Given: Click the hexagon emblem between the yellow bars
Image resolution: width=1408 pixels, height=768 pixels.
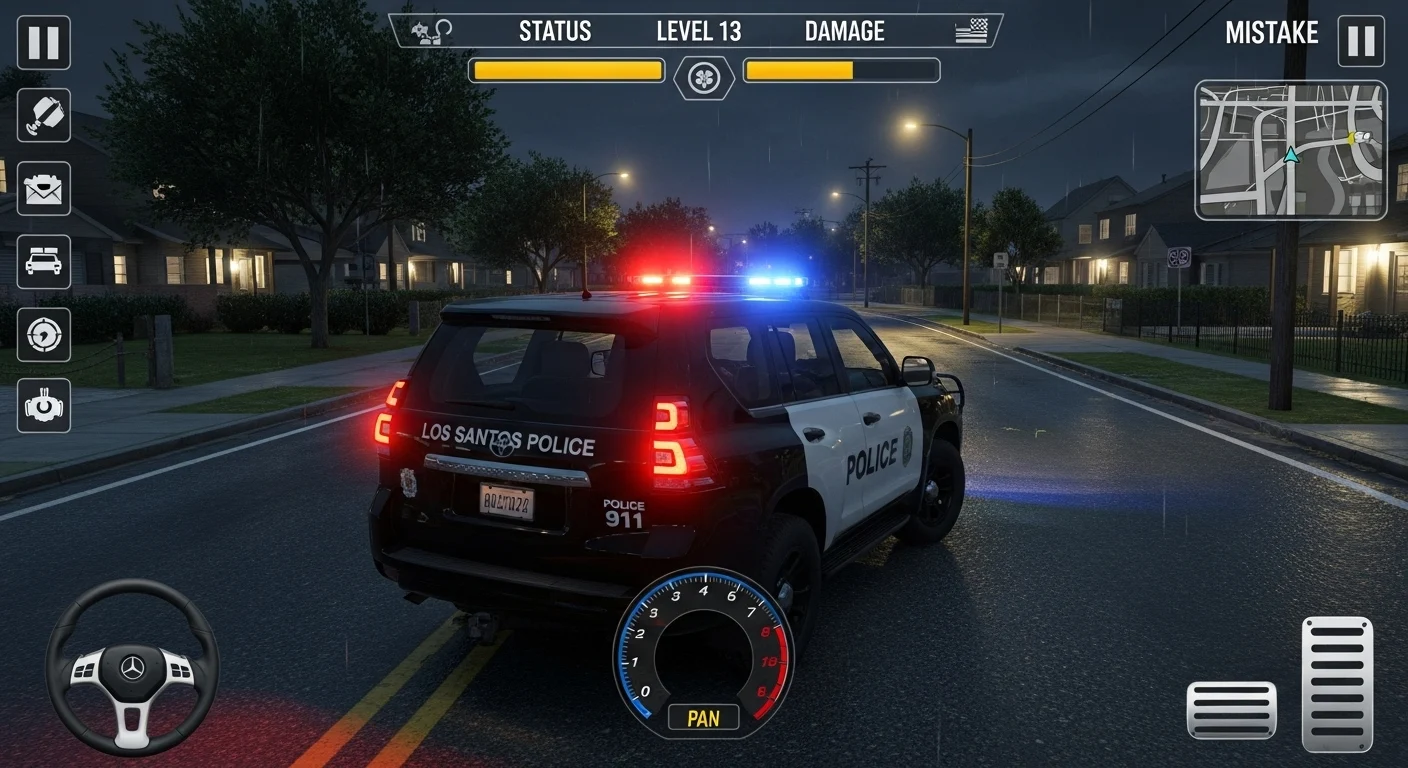Looking at the screenshot, I should pyautogui.click(x=704, y=78).
